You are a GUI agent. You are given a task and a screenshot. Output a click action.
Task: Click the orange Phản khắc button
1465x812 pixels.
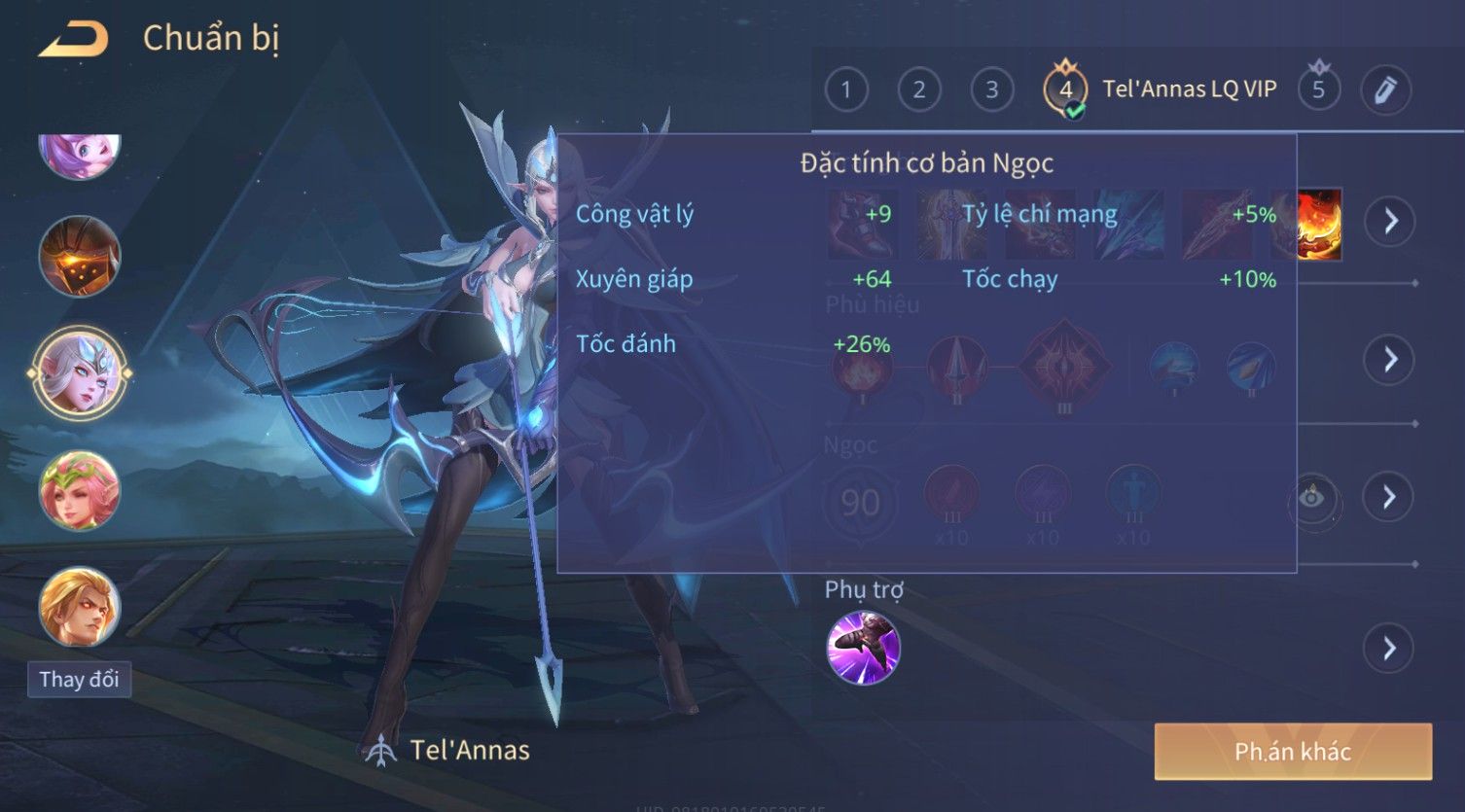point(1293,751)
